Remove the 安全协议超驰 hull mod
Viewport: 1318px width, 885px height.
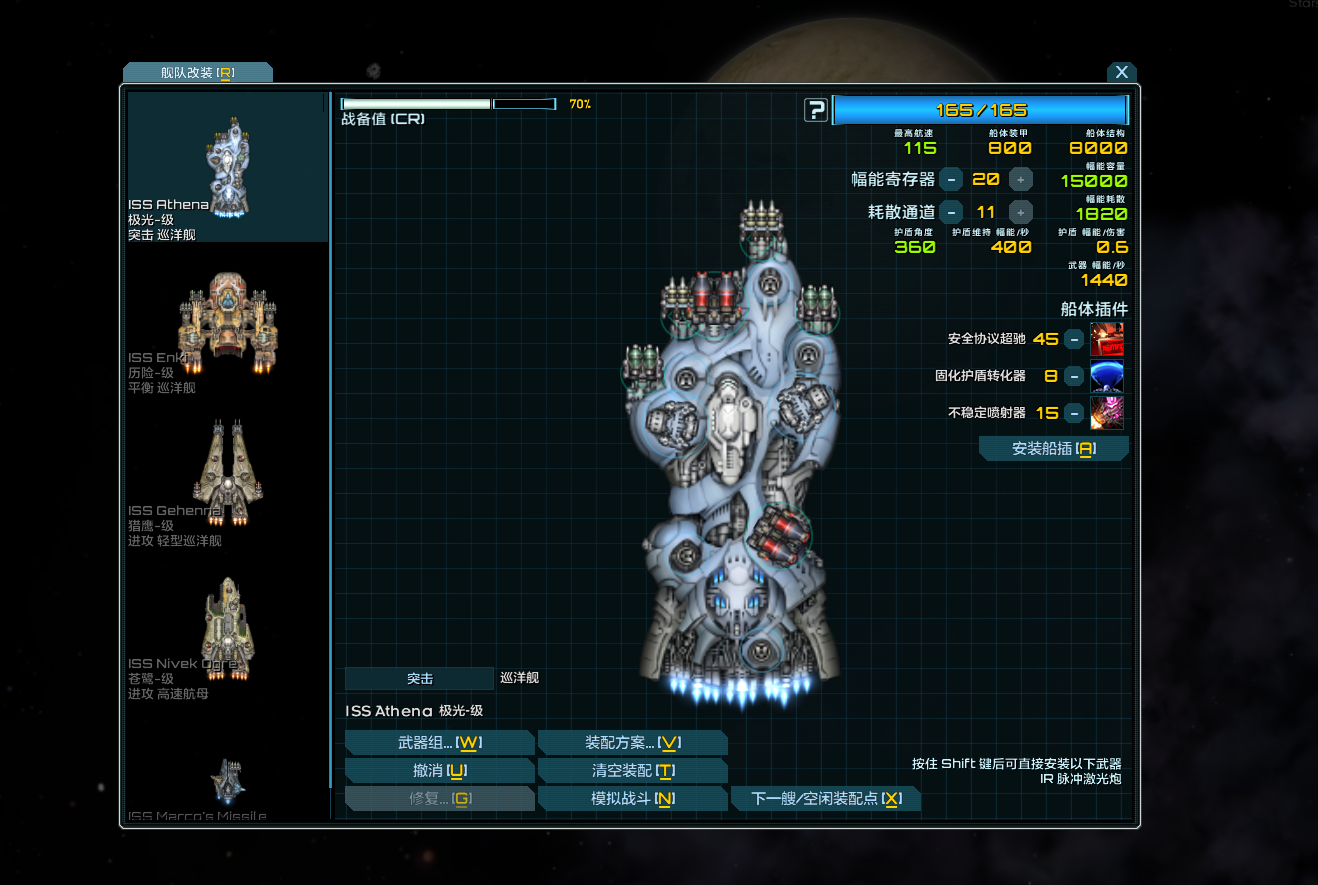pyautogui.click(x=1073, y=339)
